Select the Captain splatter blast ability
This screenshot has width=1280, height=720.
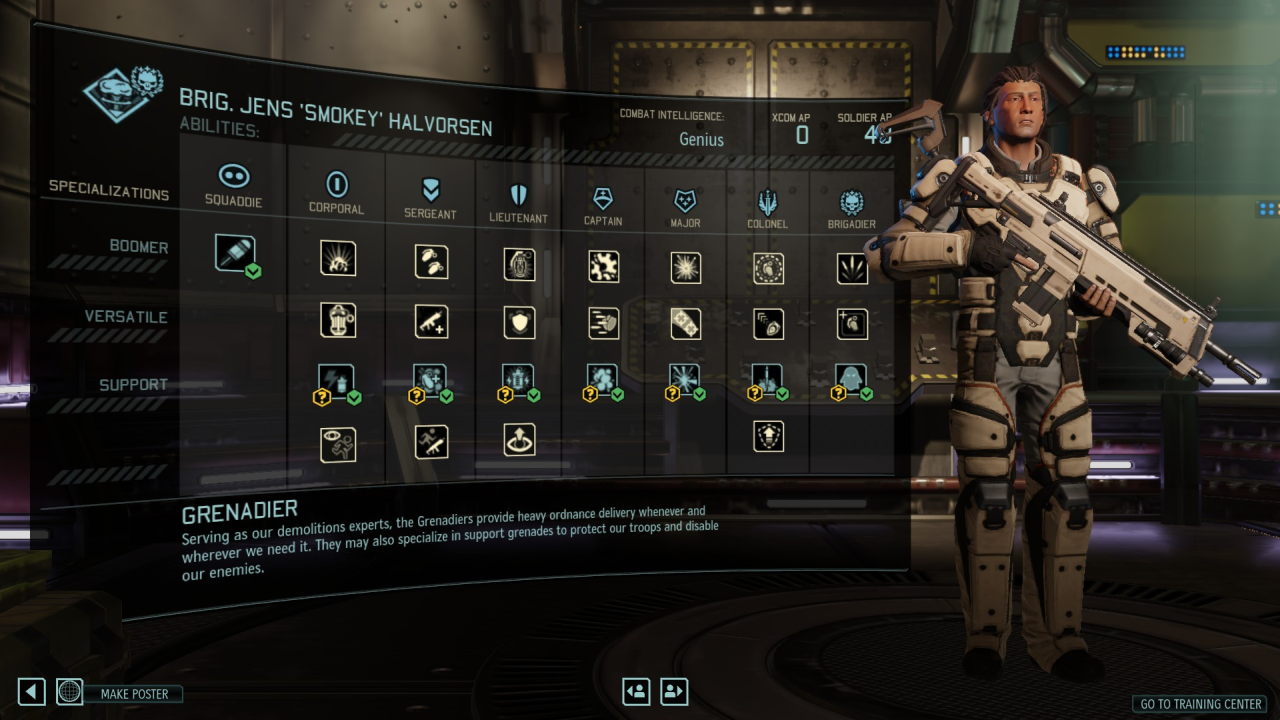pyautogui.click(x=604, y=266)
